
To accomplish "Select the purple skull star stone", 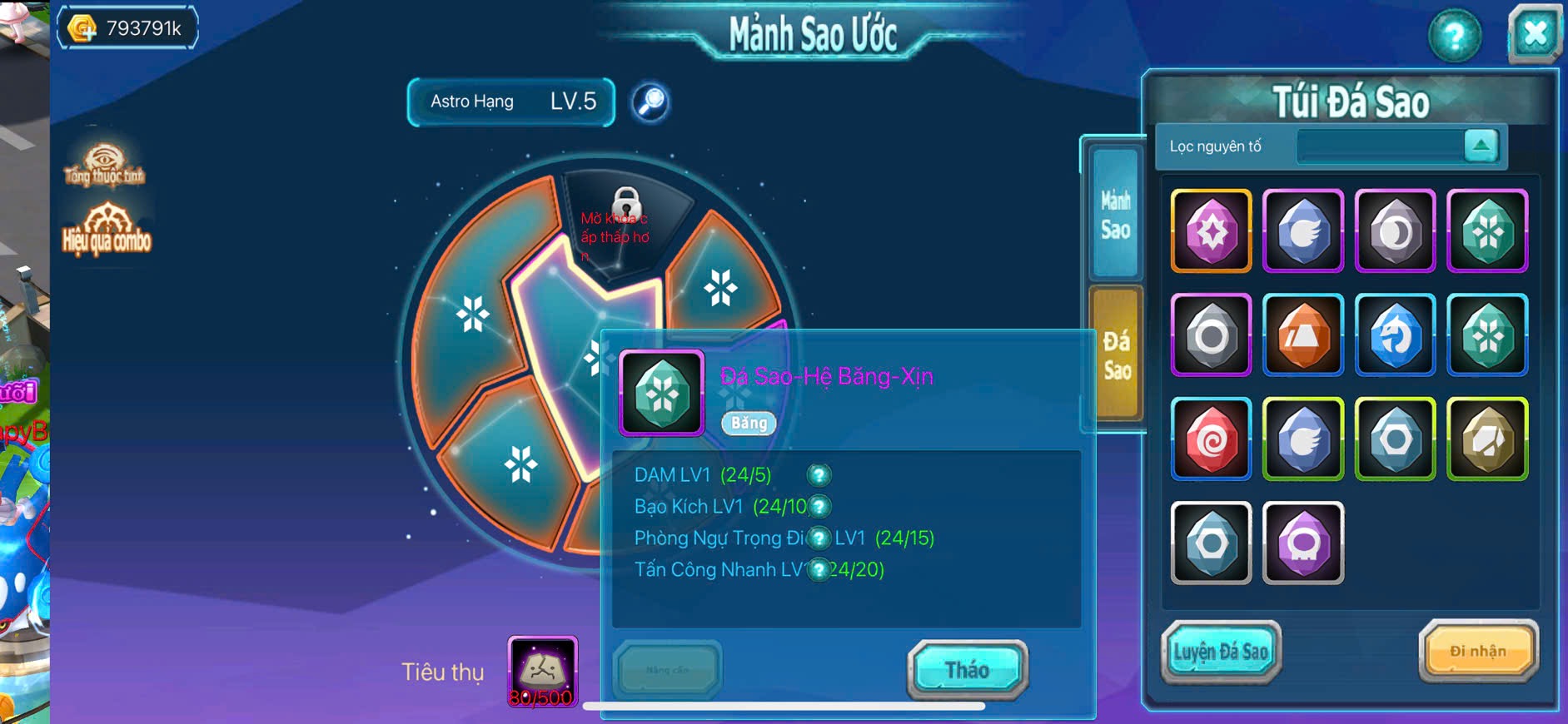I will click(1303, 543).
